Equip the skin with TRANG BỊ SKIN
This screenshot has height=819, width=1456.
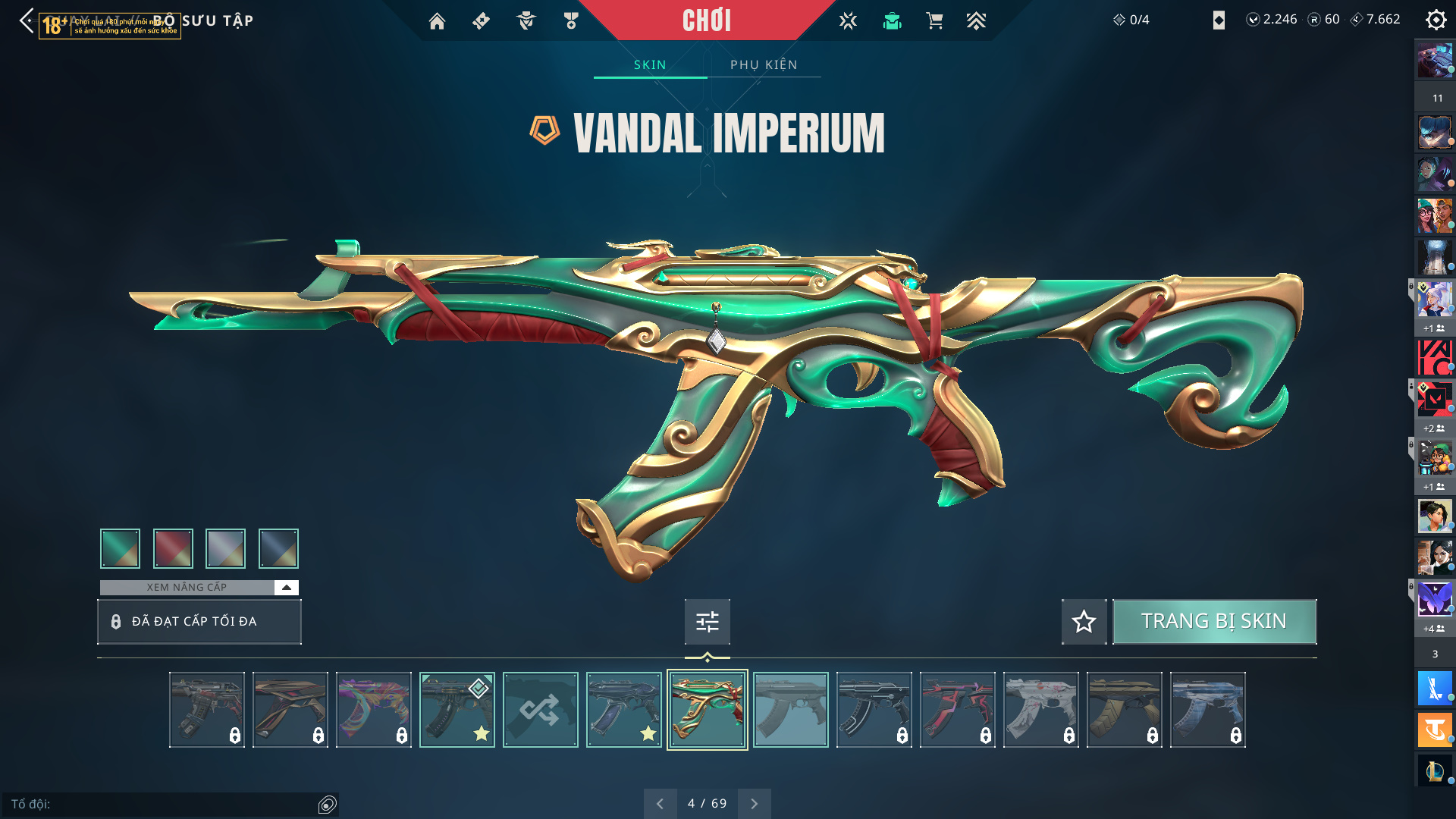point(1214,622)
